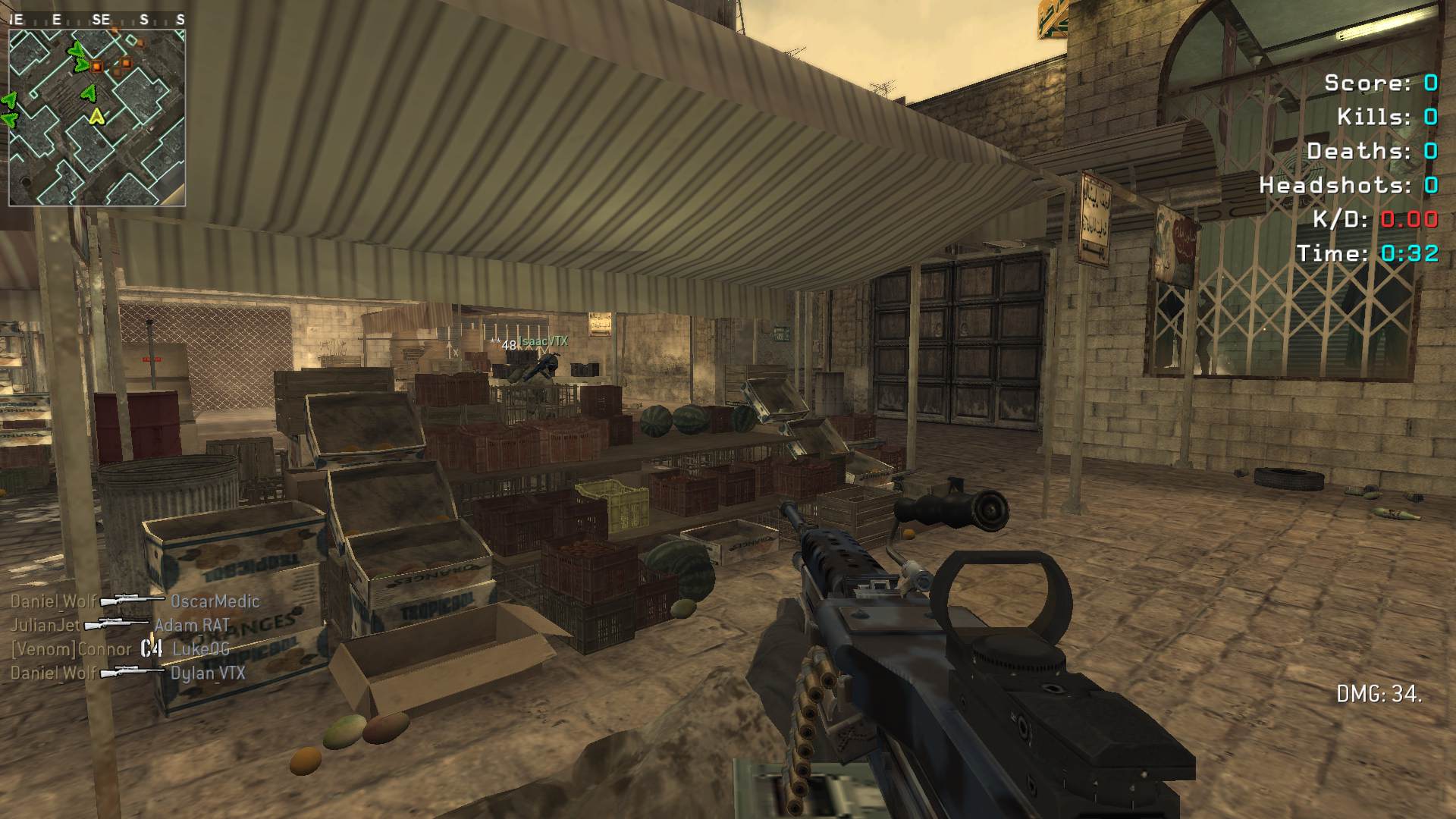Image resolution: width=1456 pixels, height=819 pixels.
Task: Click the compass strip above the minimap
Action: [97, 20]
